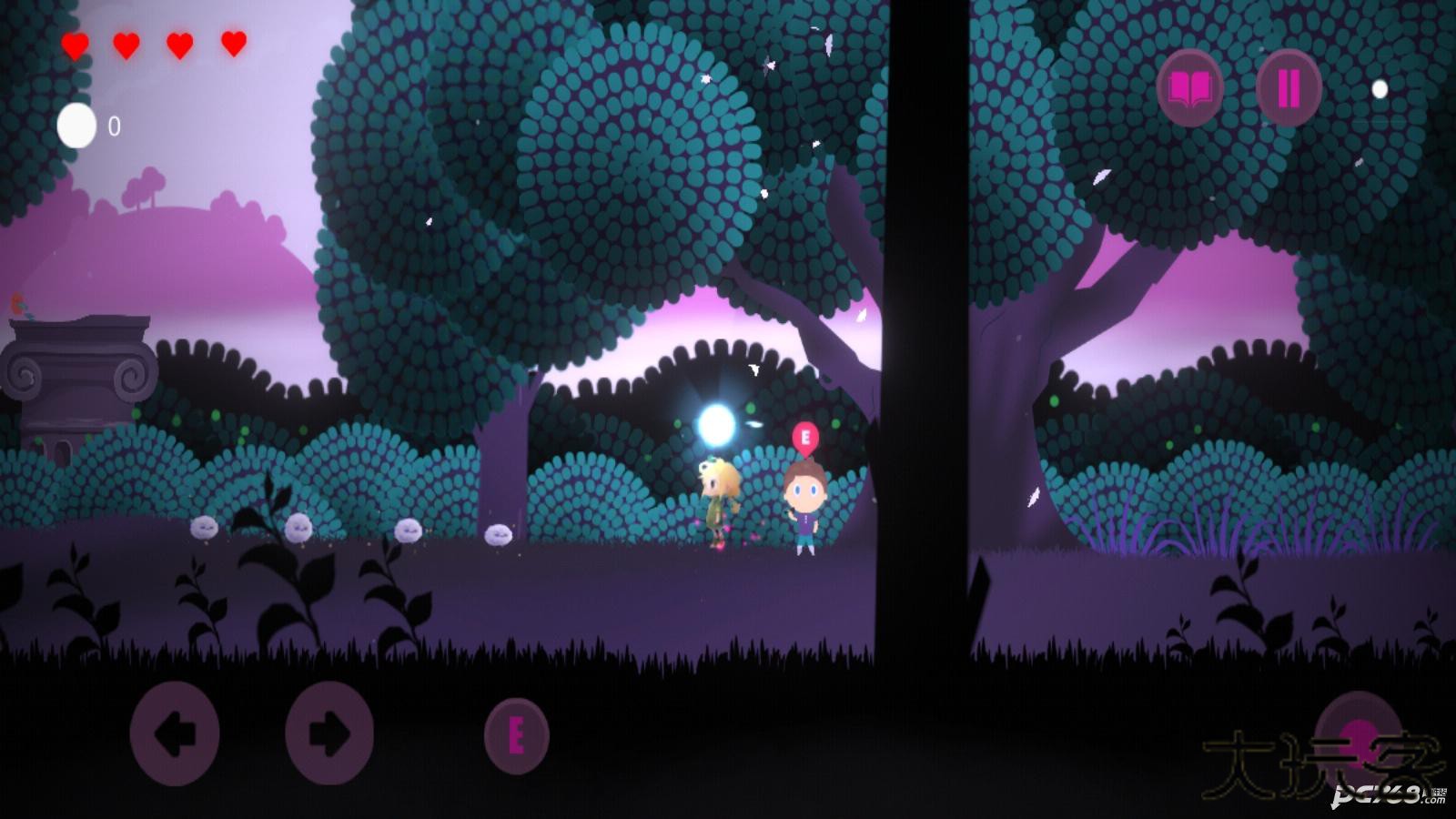The width and height of the screenshot is (1456, 819).
Task: Pause the game
Action: [x=1289, y=88]
